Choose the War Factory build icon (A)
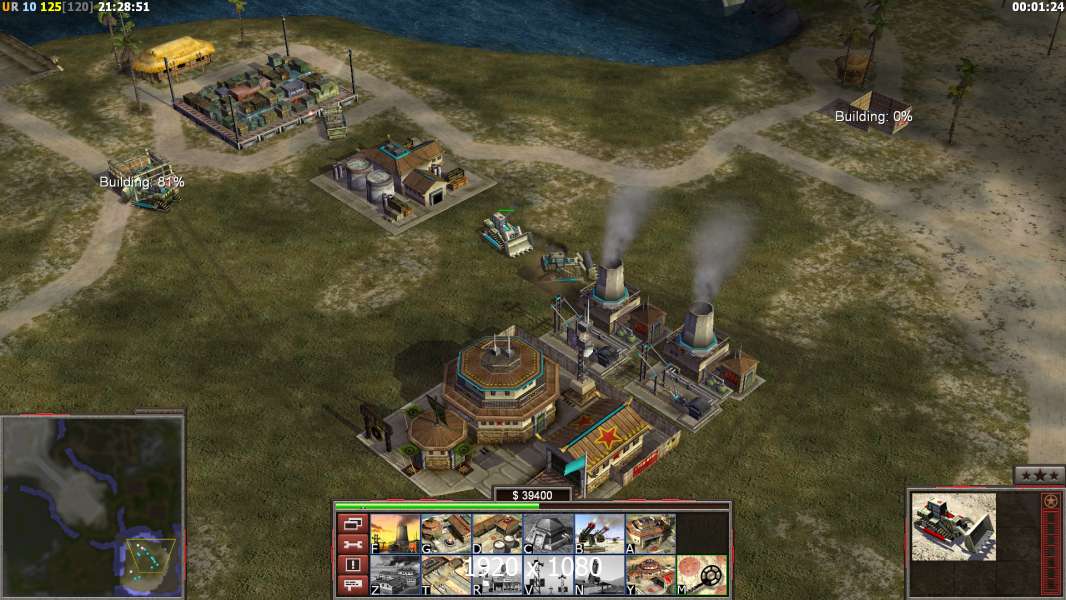The image size is (1066, 600). 650,534
